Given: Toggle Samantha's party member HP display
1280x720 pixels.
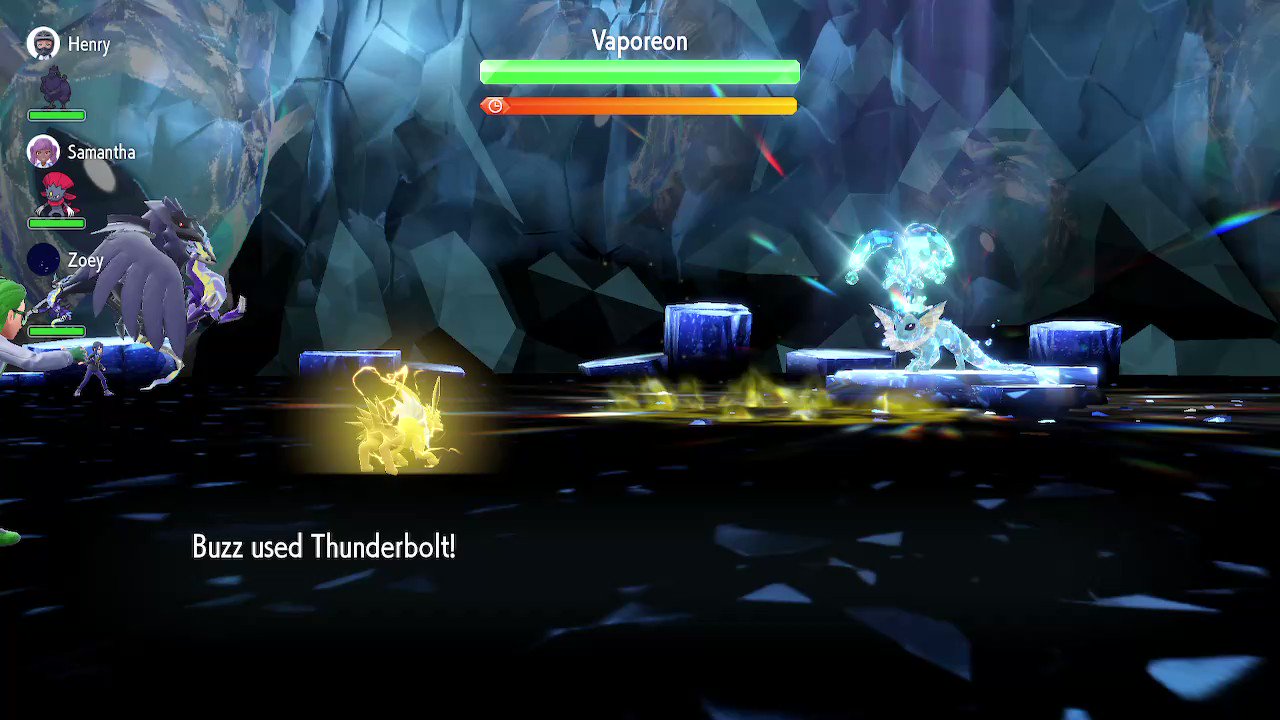Looking at the screenshot, I should [57, 222].
